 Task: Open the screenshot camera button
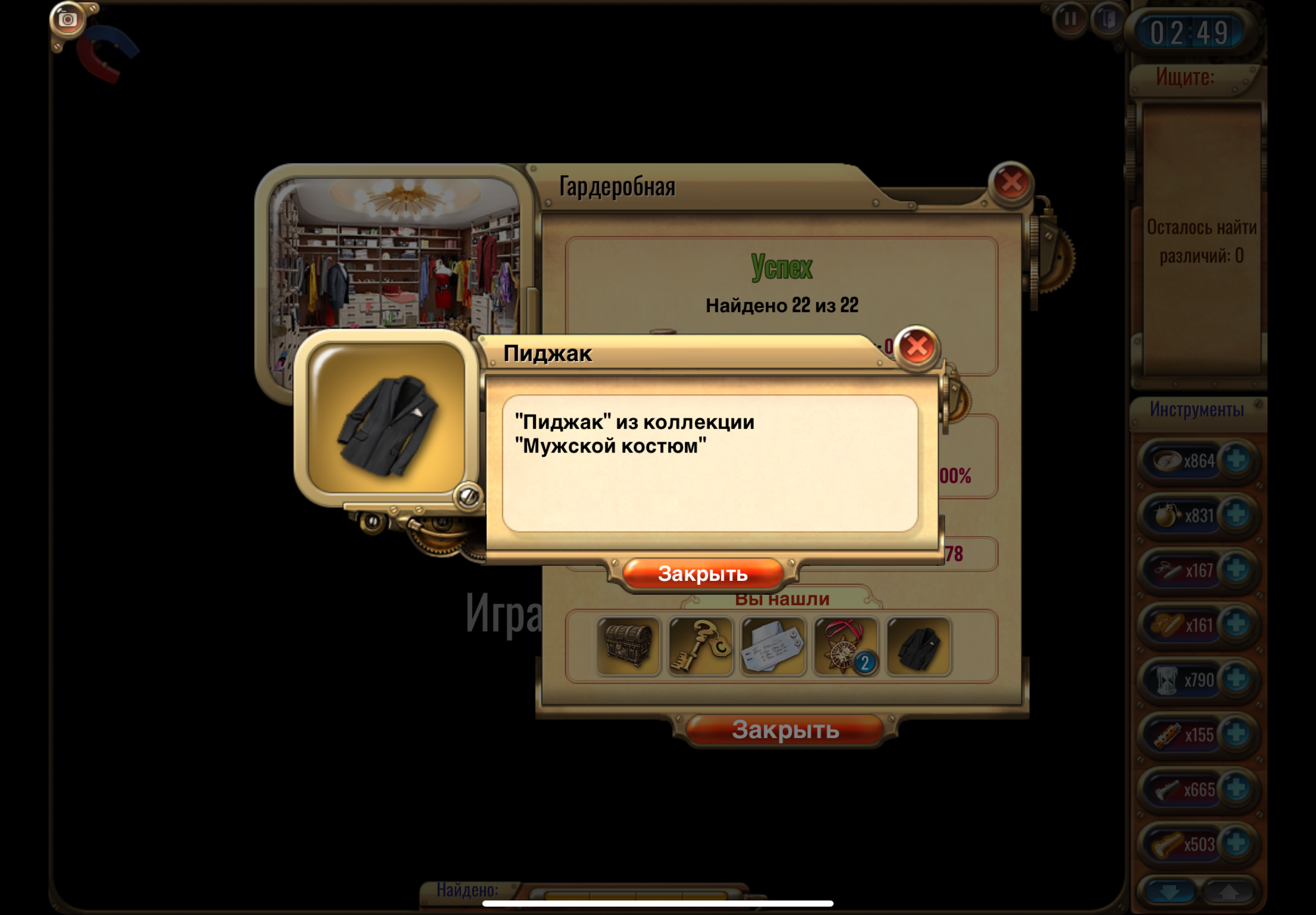[67, 20]
